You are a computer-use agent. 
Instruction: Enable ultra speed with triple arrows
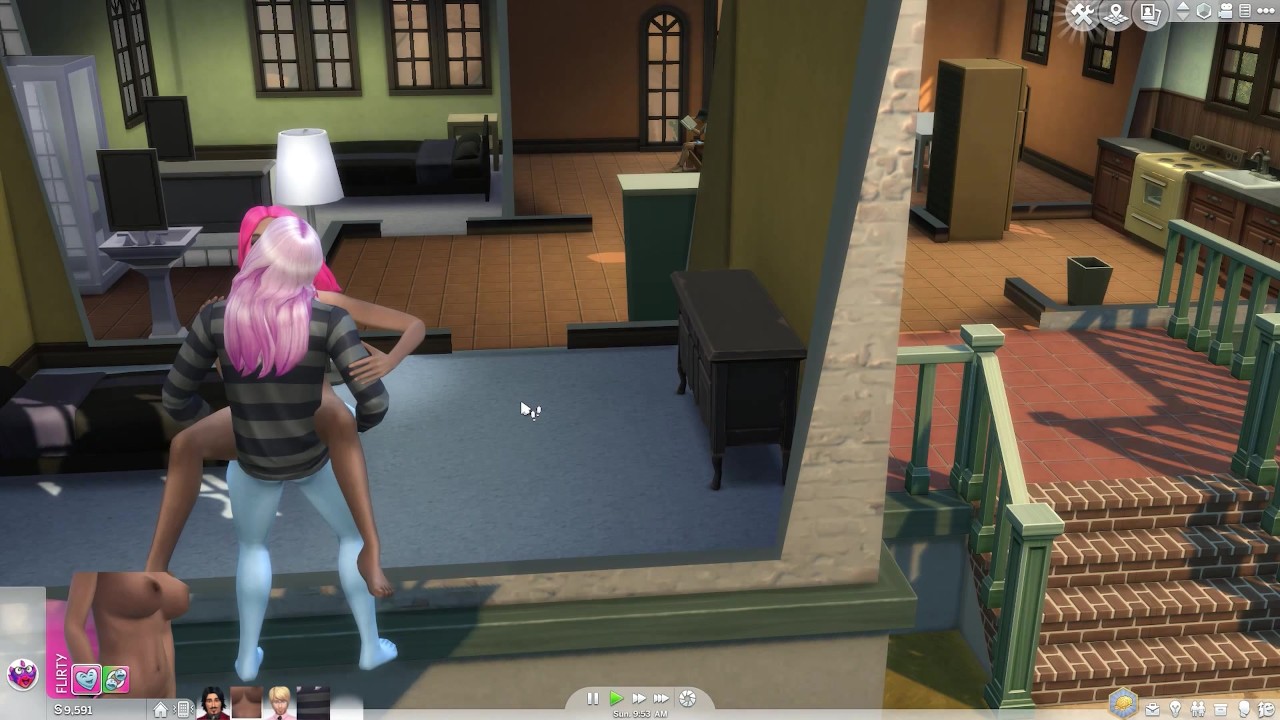(x=662, y=698)
